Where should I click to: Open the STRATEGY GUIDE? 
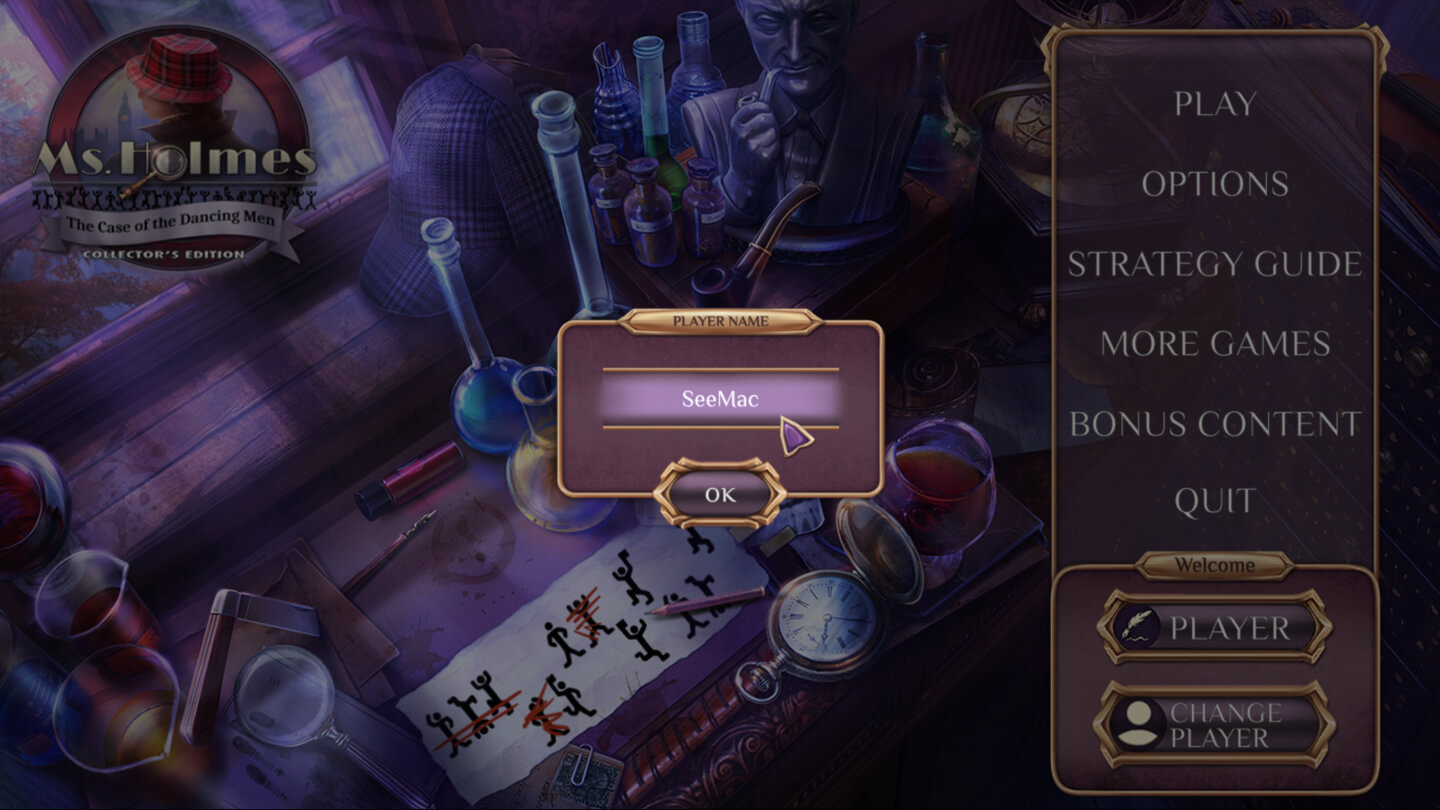[x=1215, y=264]
